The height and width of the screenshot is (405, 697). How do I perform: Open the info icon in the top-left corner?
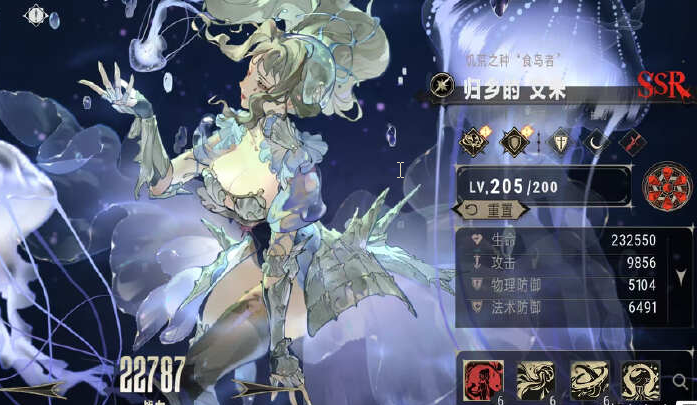click(36, 14)
